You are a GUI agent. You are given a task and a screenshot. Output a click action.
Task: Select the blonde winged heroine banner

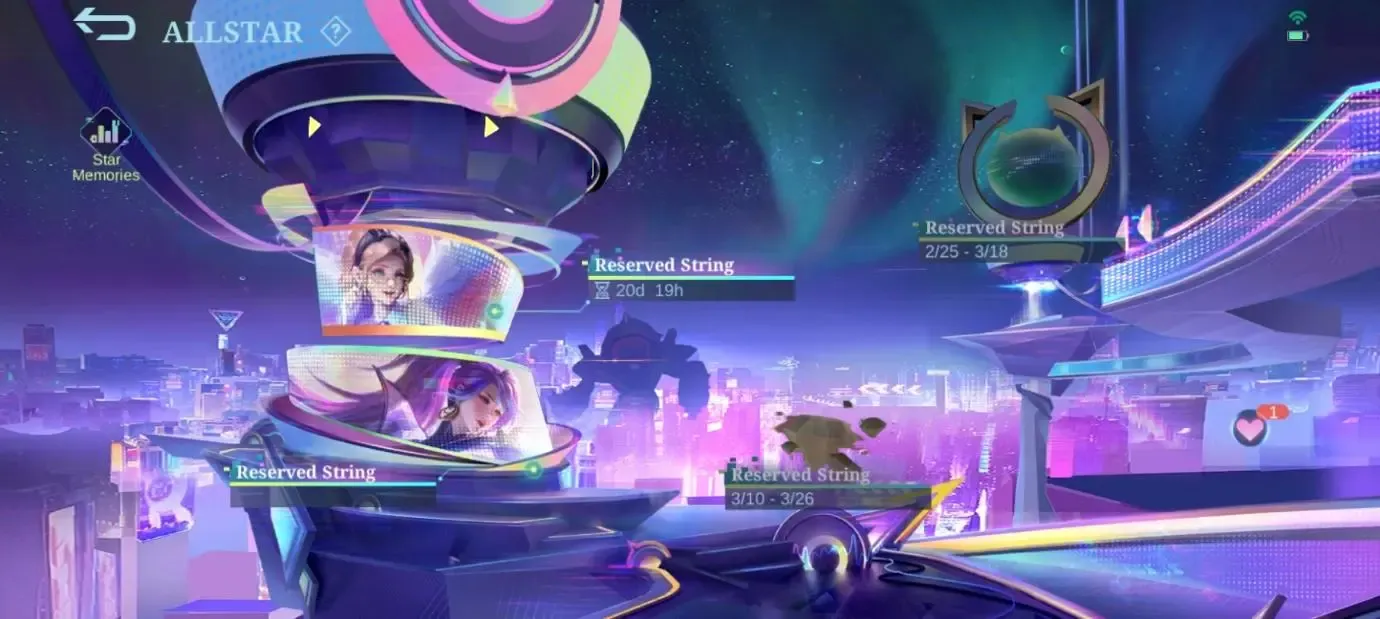click(416, 280)
